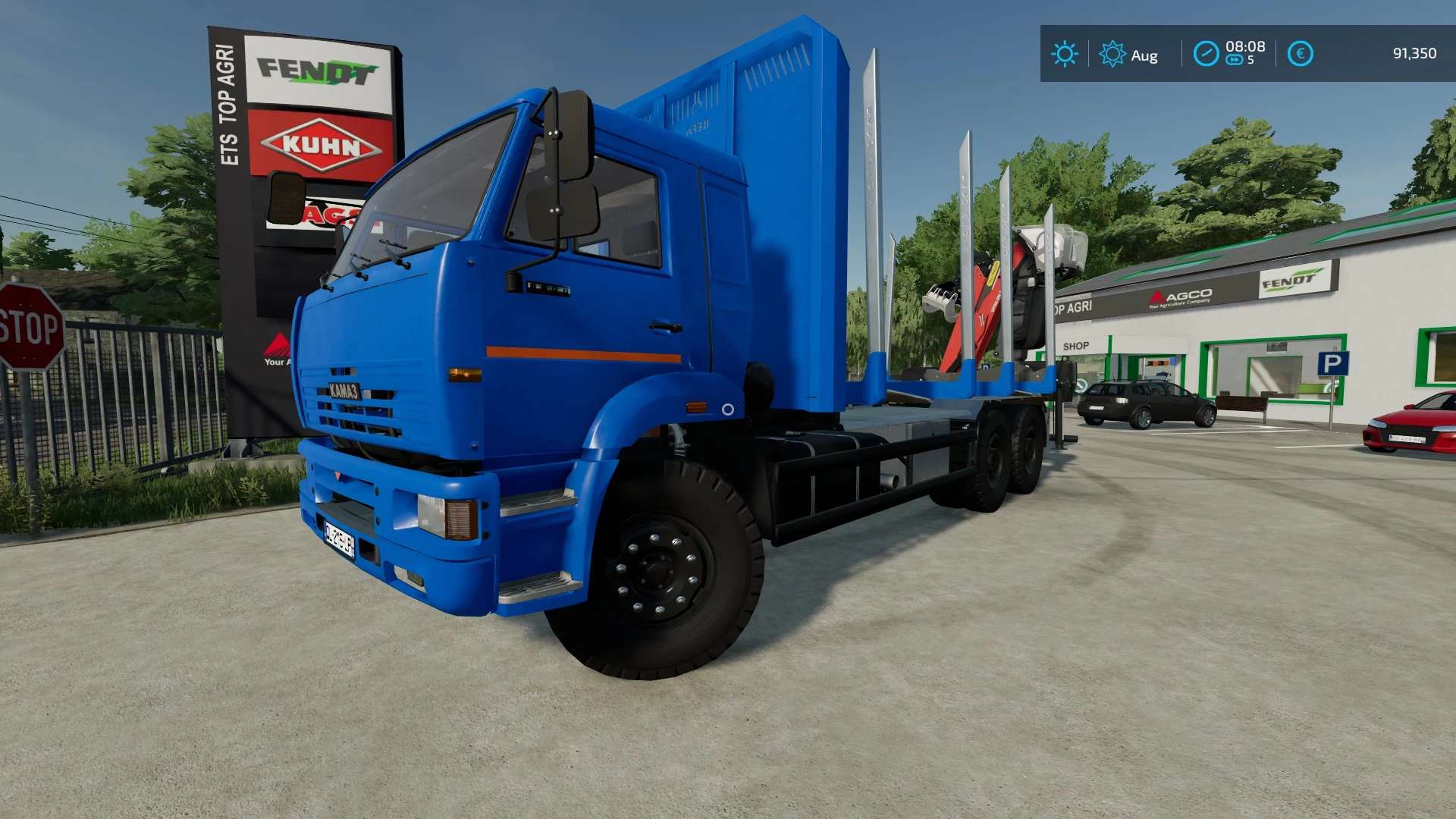Click the current weather sun icon
1456x819 pixels.
[x=1065, y=54]
